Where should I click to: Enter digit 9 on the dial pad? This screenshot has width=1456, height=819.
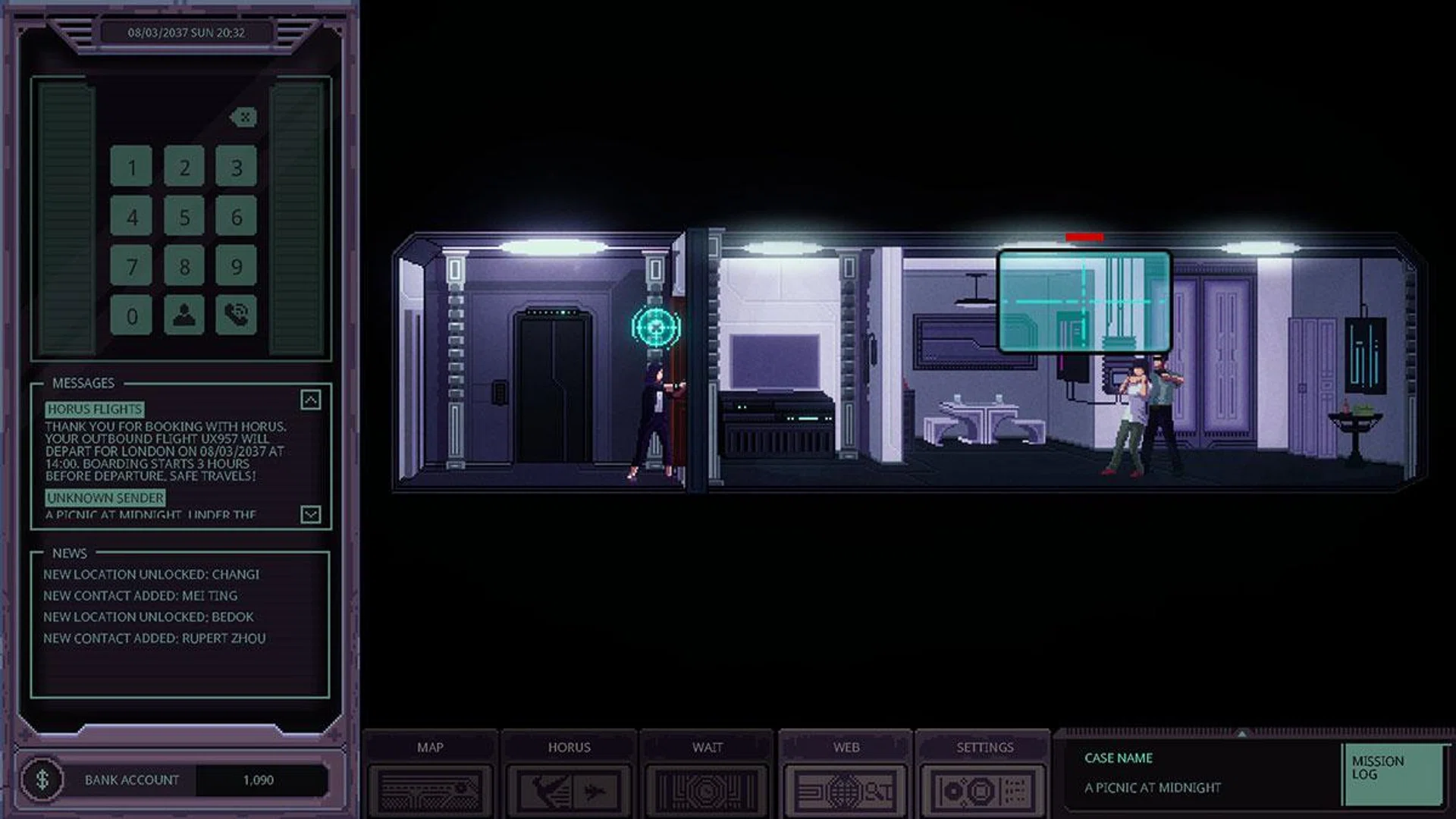coord(236,265)
